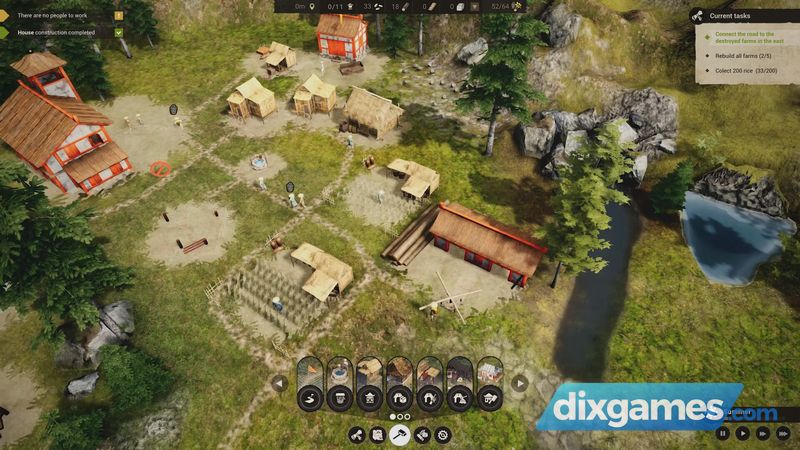Dismiss the House construction completed notification
This screenshot has width=800, height=450.
pyautogui.click(x=119, y=32)
